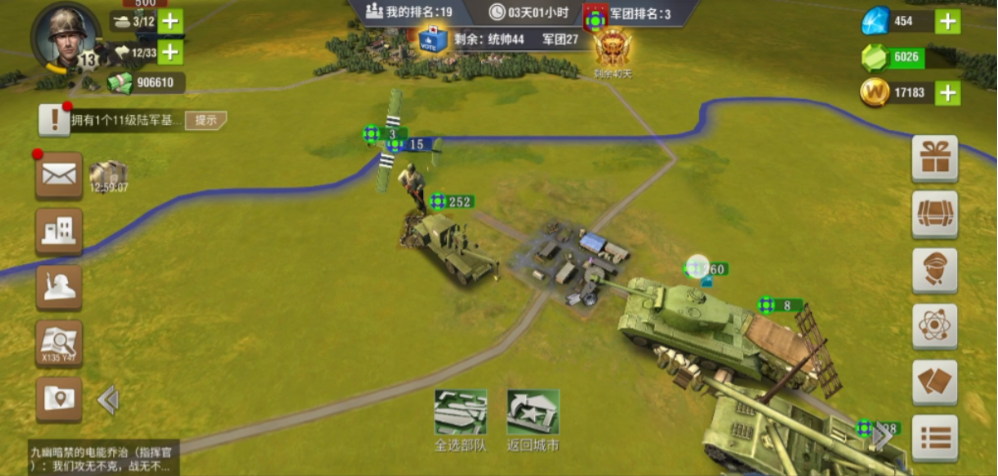This screenshot has height=476, width=998.
Task: Claim the timed supply crate
Action: pos(108,176)
